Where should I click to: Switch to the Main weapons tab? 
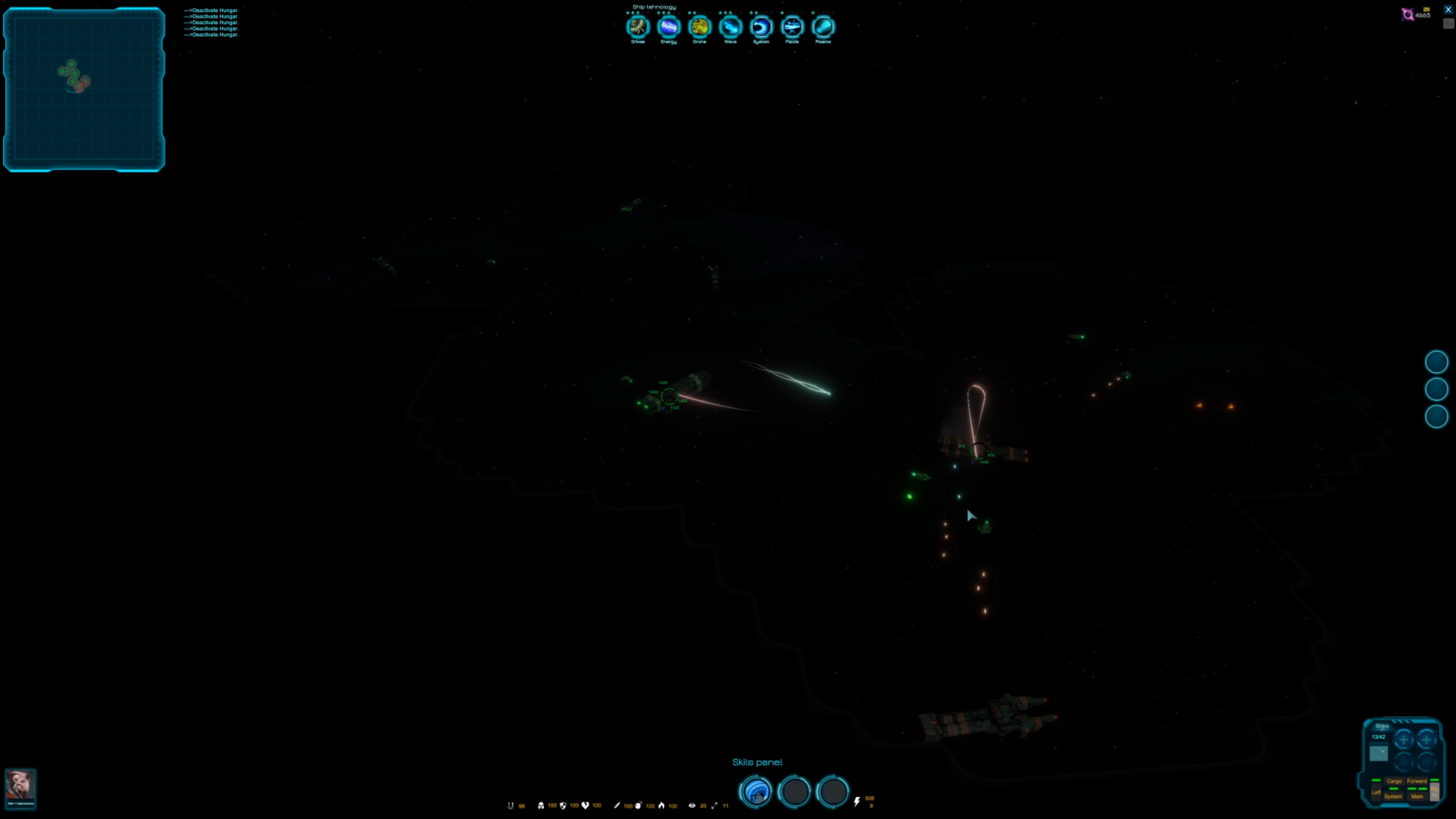(x=1417, y=796)
